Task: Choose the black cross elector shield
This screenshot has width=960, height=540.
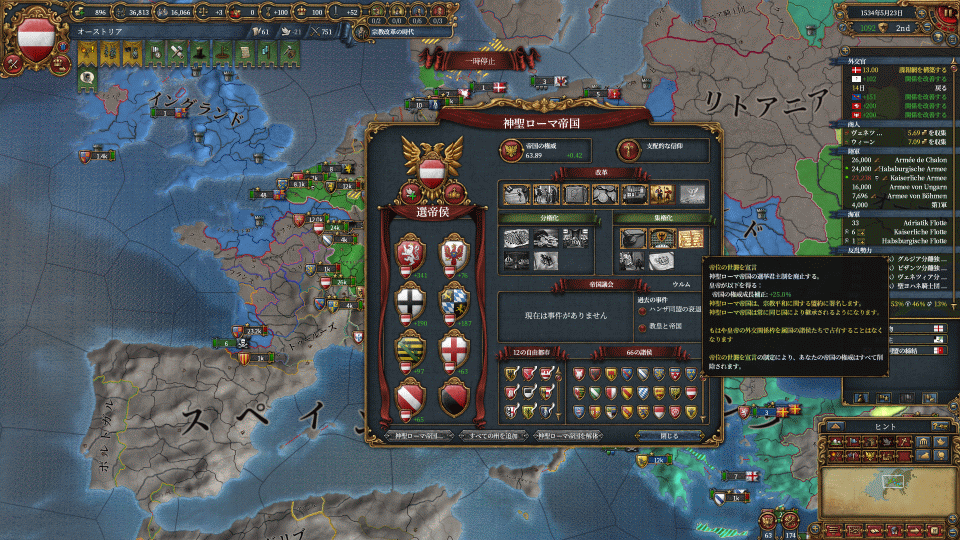Action: (x=412, y=302)
